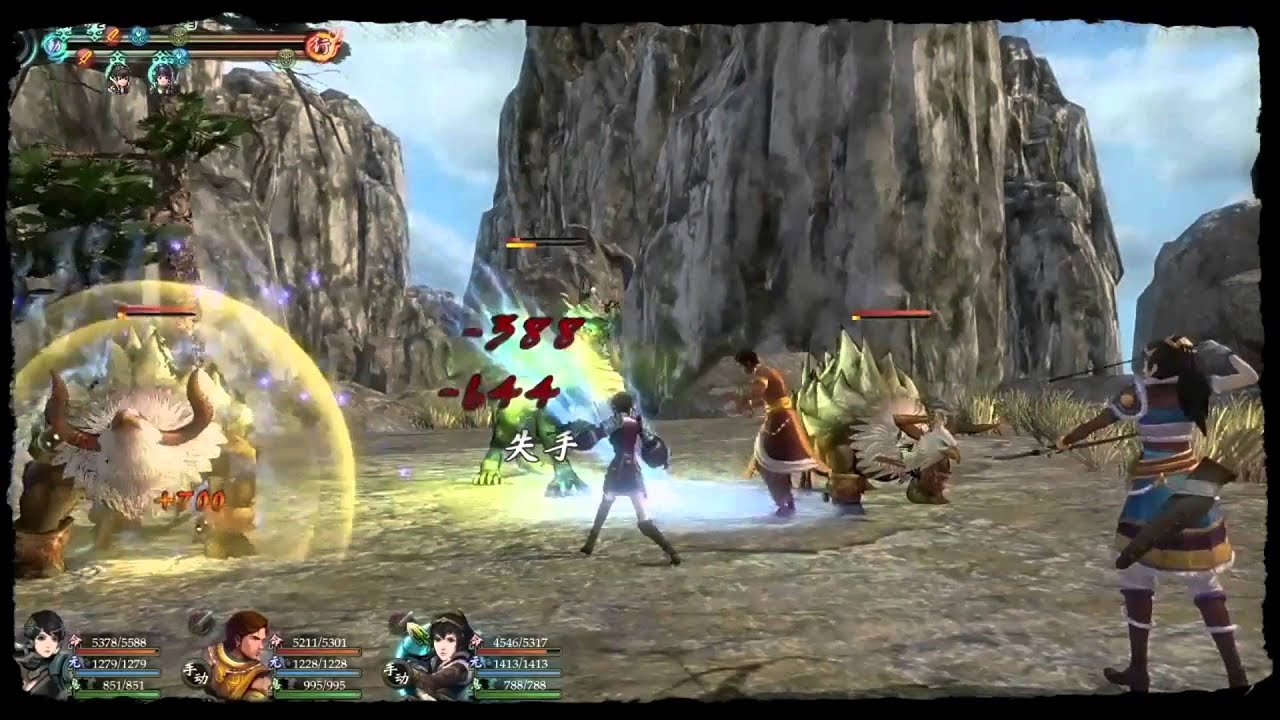Select the purple 功 skill icon at top left
Image resolution: width=1280 pixels, height=720 pixels.
pyautogui.click(x=53, y=43)
